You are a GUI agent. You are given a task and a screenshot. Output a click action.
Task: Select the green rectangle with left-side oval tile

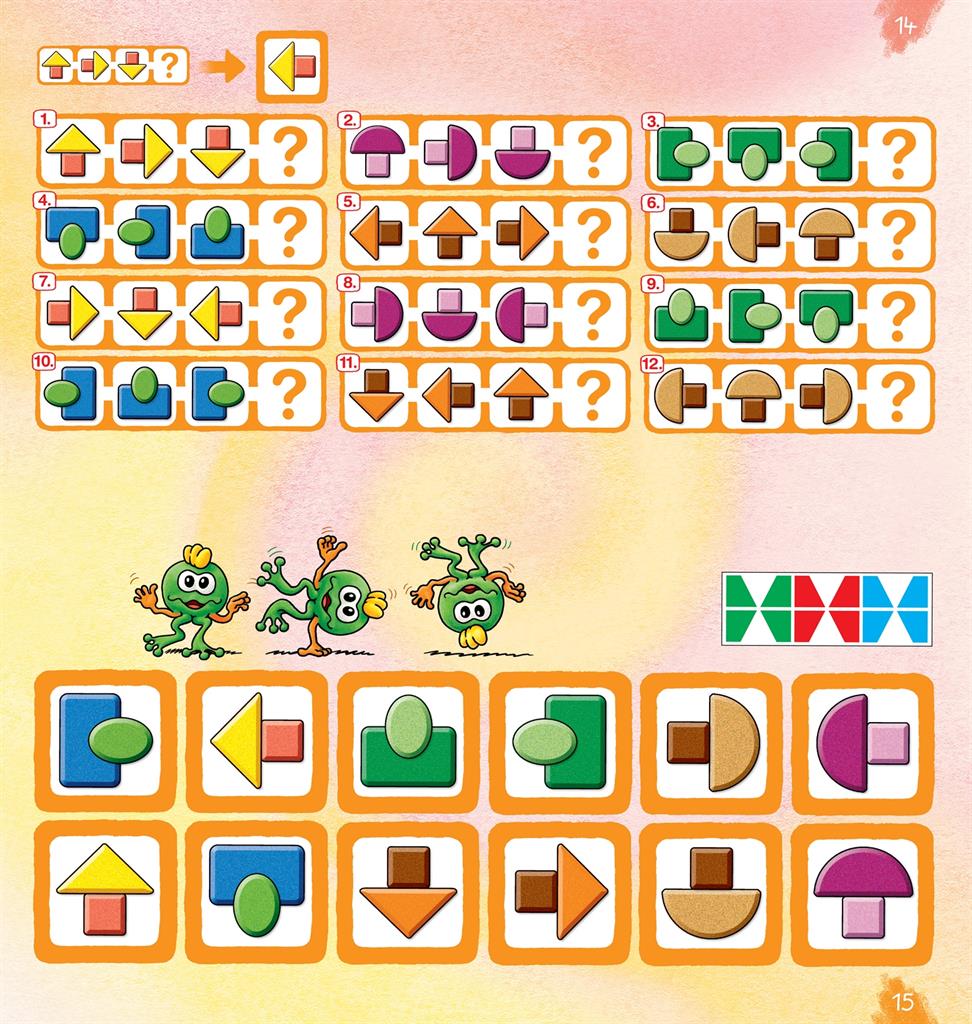click(559, 741)
